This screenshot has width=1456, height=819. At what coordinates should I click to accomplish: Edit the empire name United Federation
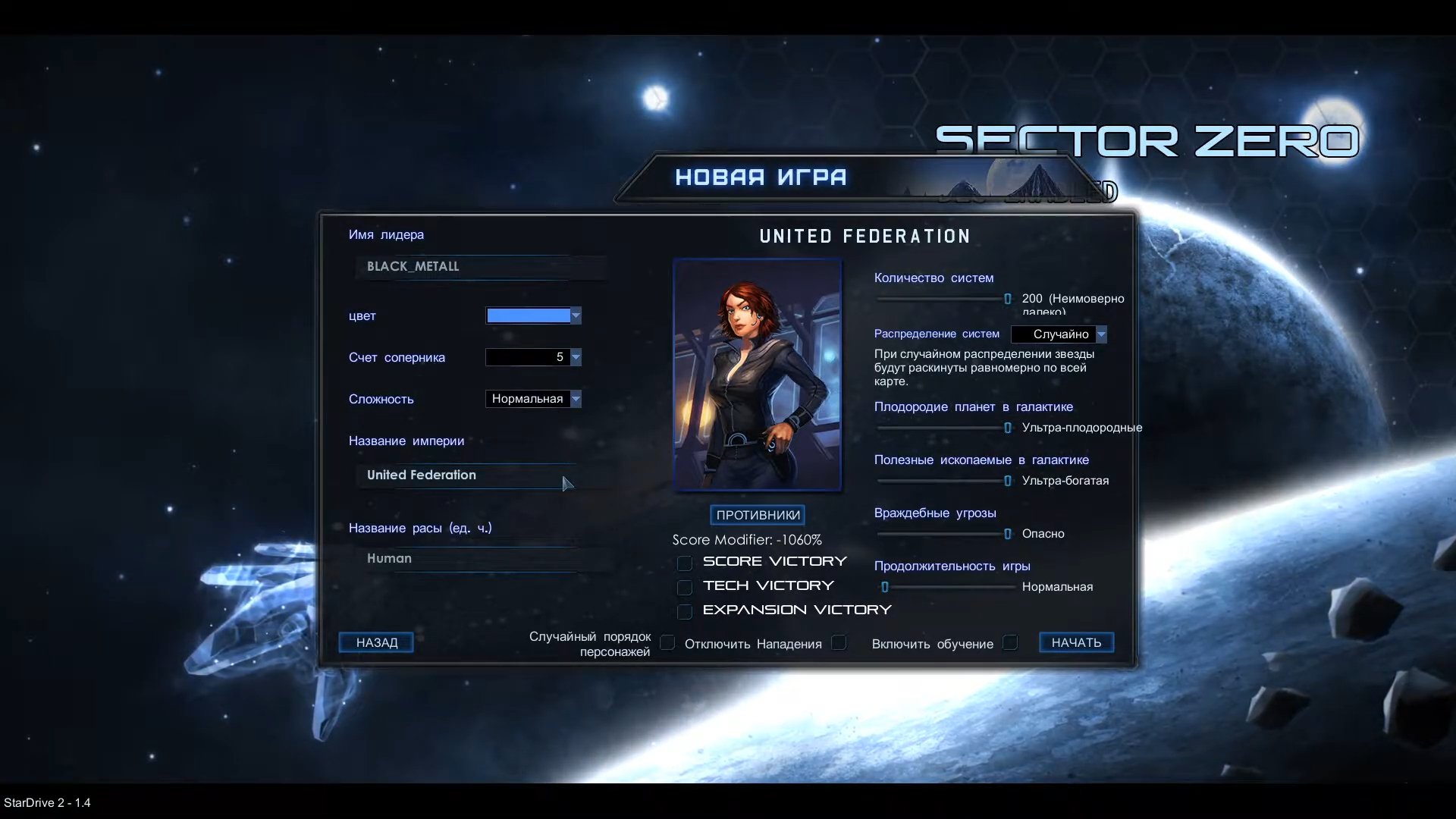click(x=464, y=475)
